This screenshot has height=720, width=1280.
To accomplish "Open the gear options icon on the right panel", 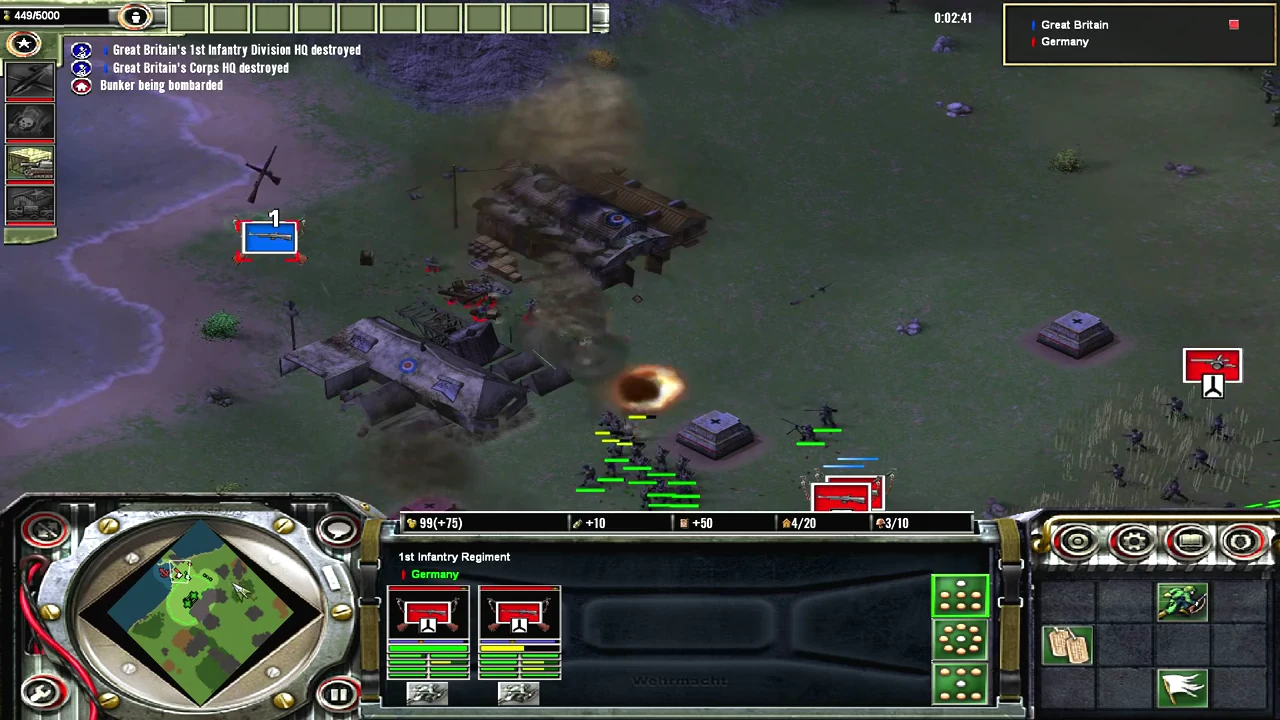I will (1134, 541).
